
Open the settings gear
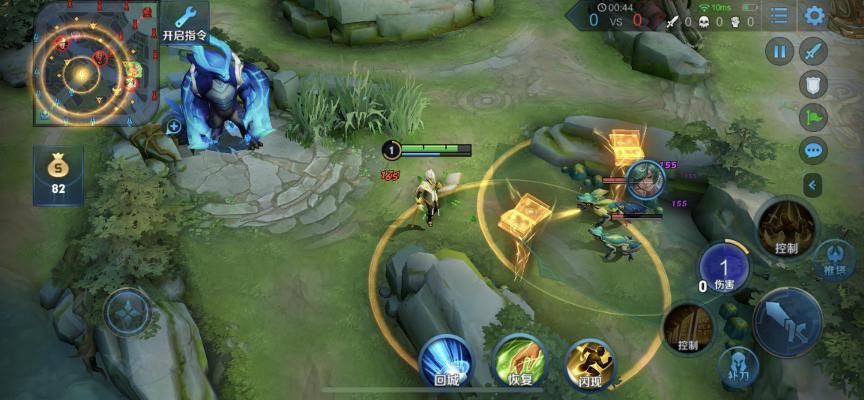[815, 16]
